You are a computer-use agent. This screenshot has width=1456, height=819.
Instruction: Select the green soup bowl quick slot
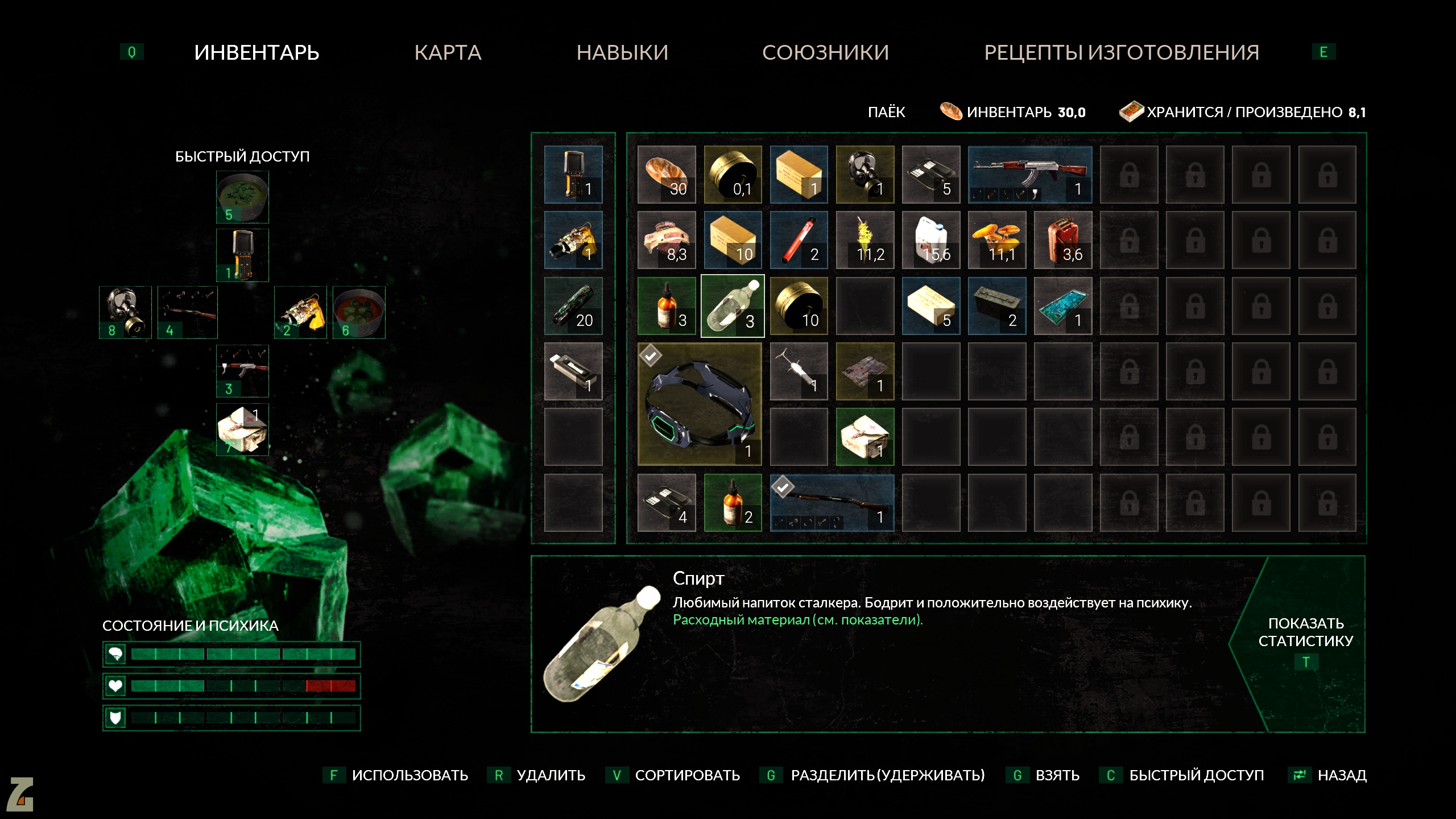[242, 197]
